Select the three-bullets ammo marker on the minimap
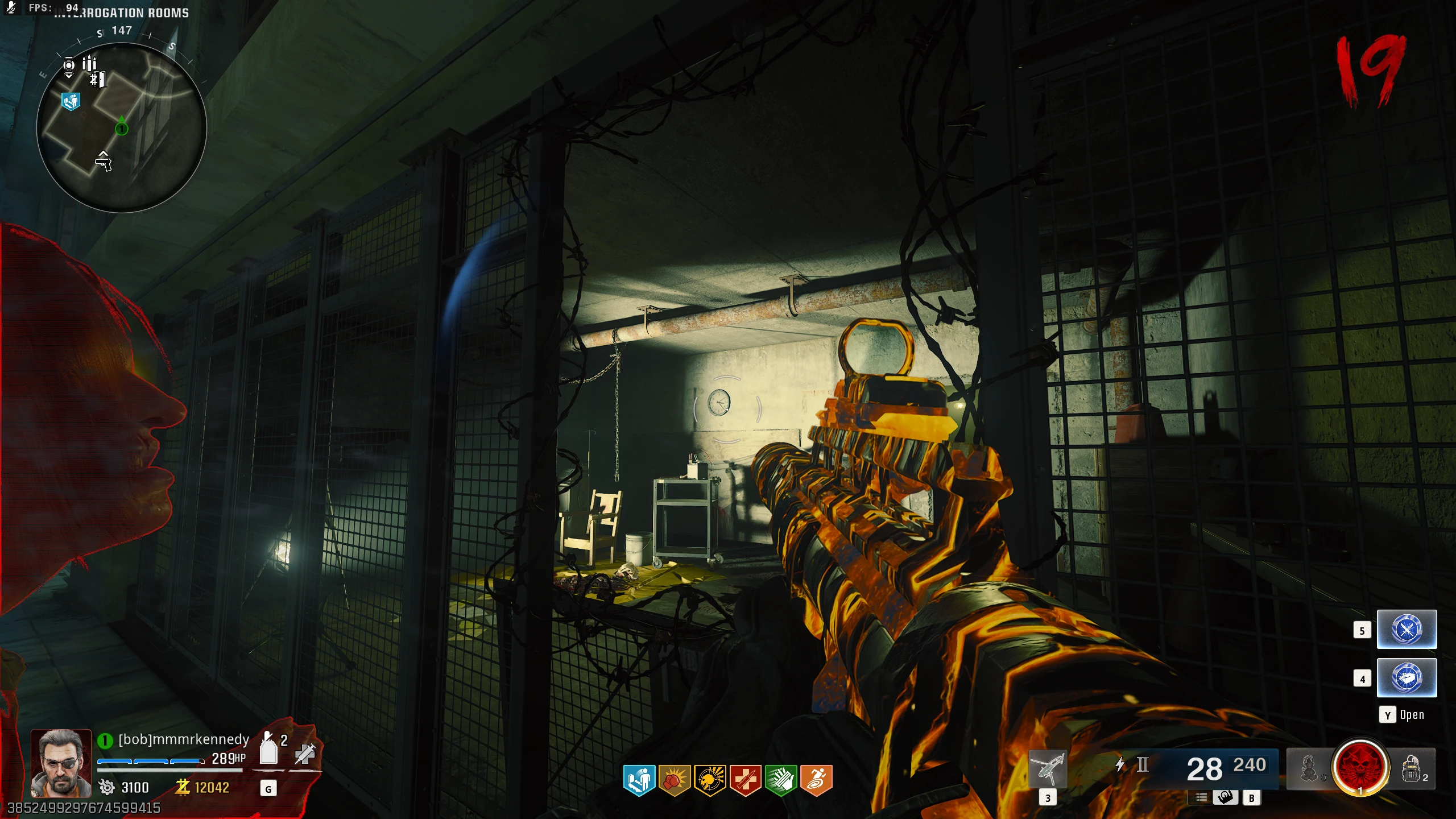Viewport: 1456px width, 819px height. (x=89, y=63)
